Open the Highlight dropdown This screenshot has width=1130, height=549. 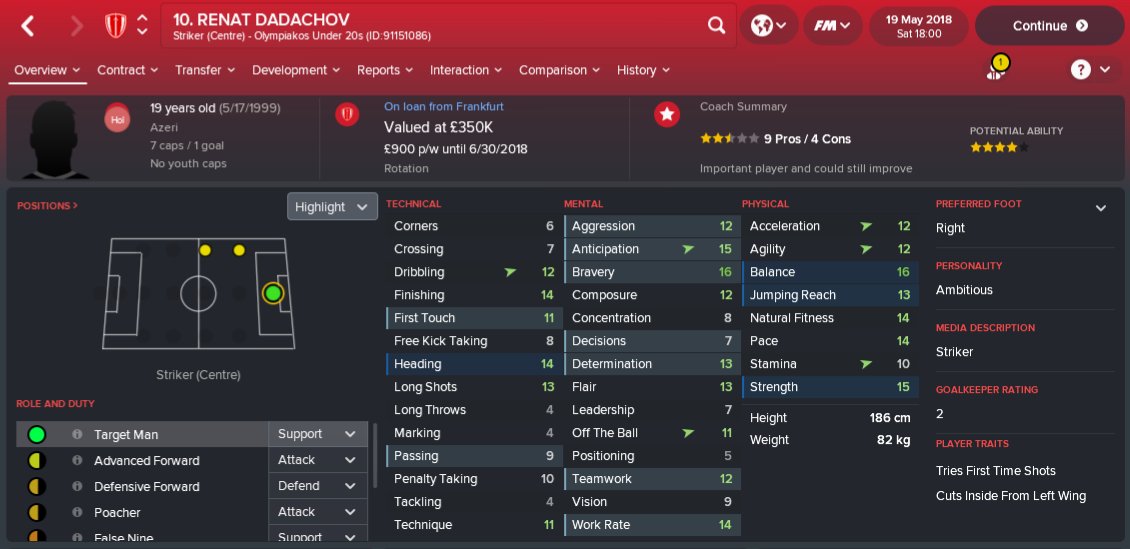point(332,207)
